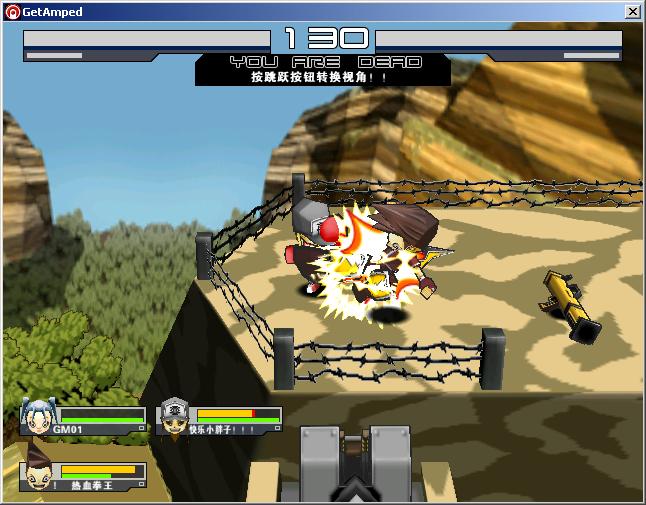Viewport: 646px width, 505px height.
Task: Click the GetAmped title bar icon
Action: click(12, 12)
